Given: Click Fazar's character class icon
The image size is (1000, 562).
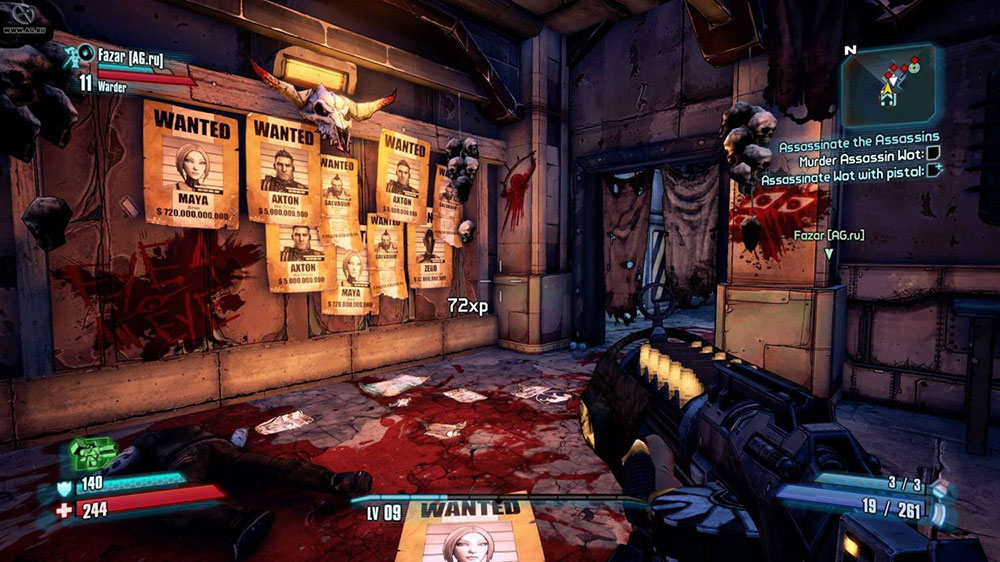Looking at the screenshot, I should tap(73, 55).
